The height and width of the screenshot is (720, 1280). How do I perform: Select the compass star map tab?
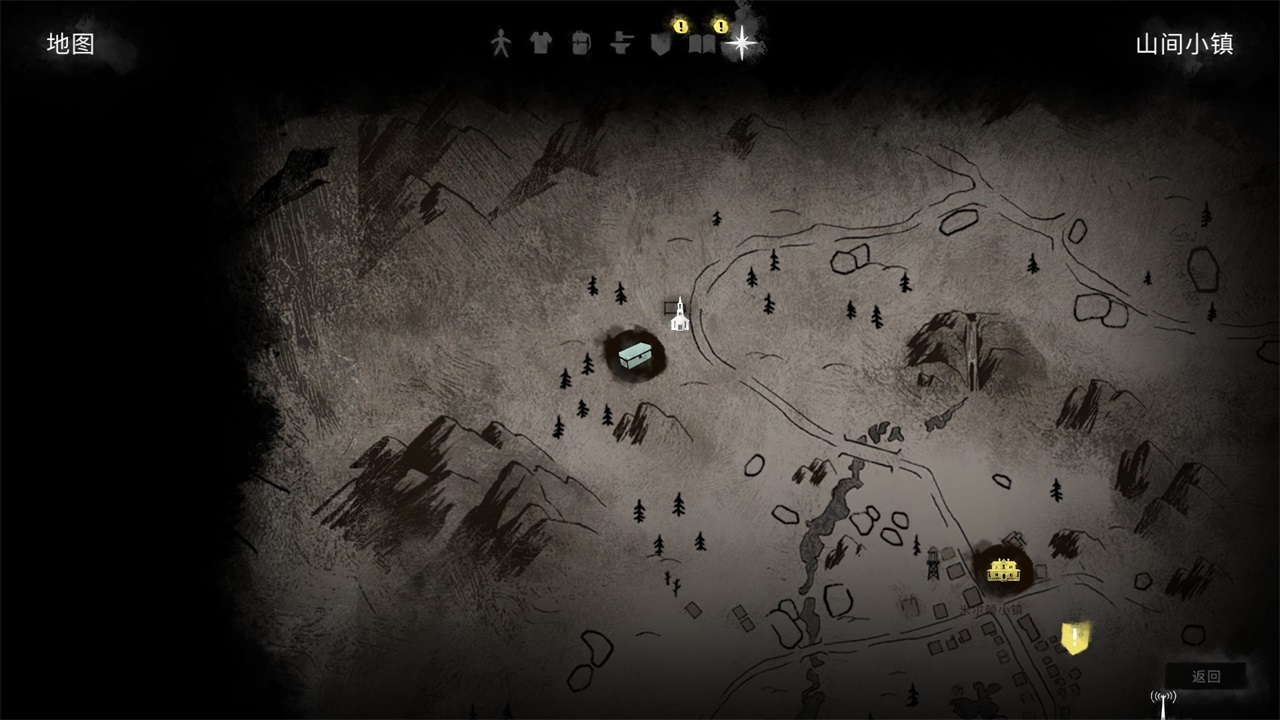click(x=742, y=43)
